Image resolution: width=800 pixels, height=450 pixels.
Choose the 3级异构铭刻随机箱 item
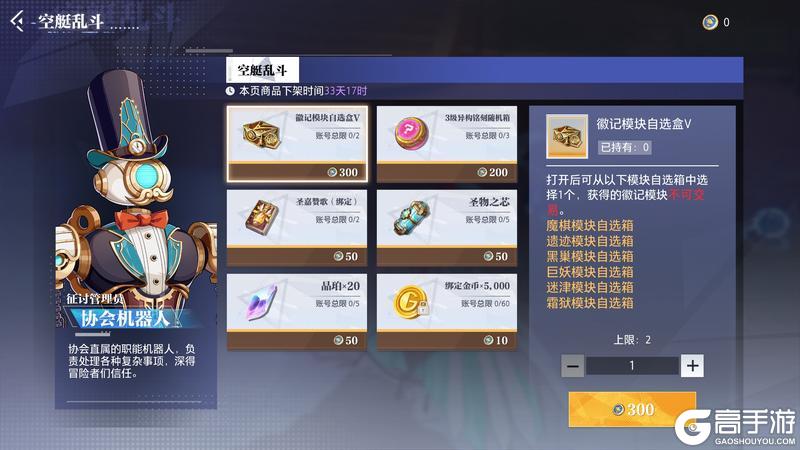(446, 143)
